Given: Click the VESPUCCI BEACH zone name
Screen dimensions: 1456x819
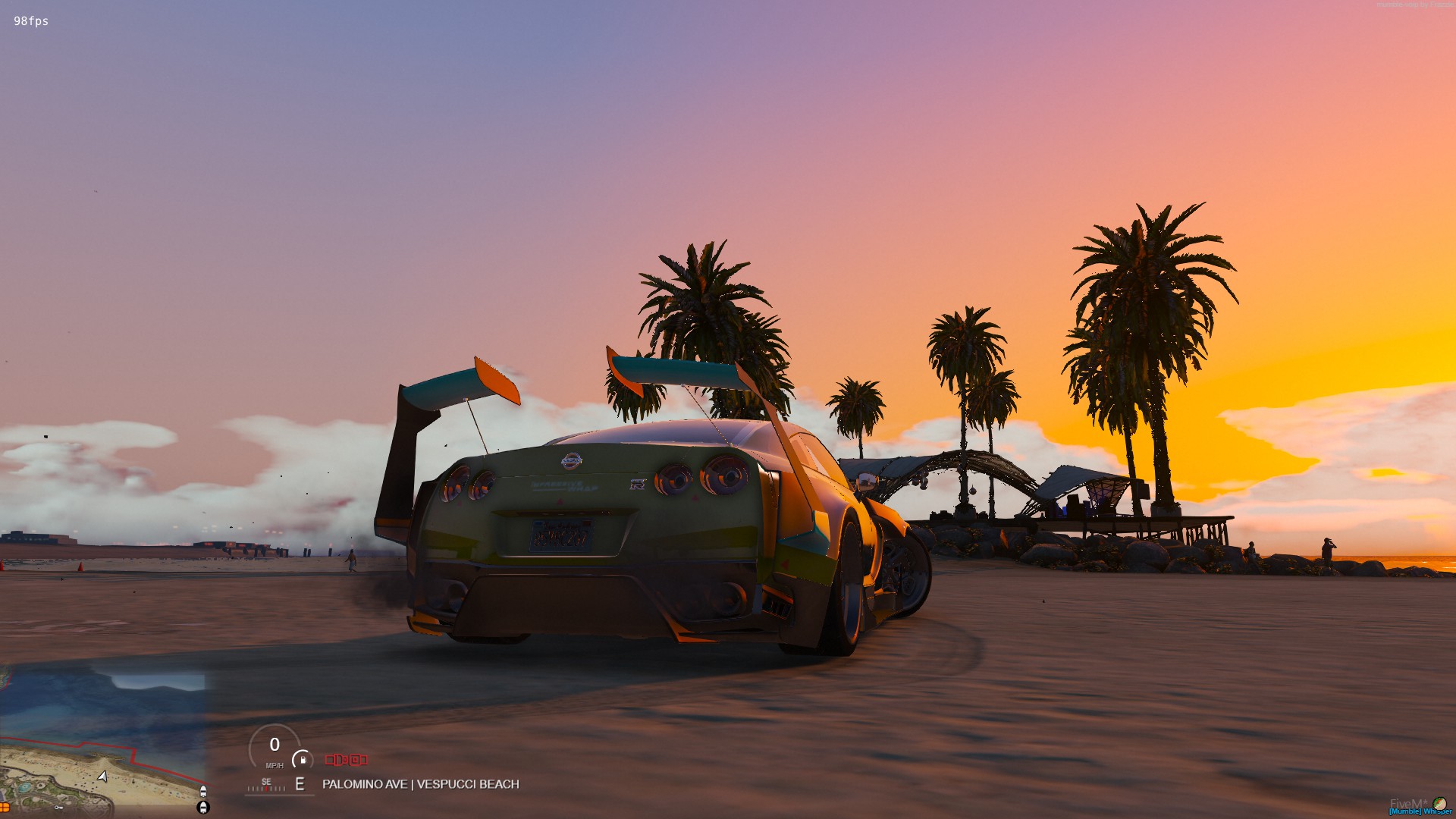Looking at the screenshot, I should tap(464, 784).
